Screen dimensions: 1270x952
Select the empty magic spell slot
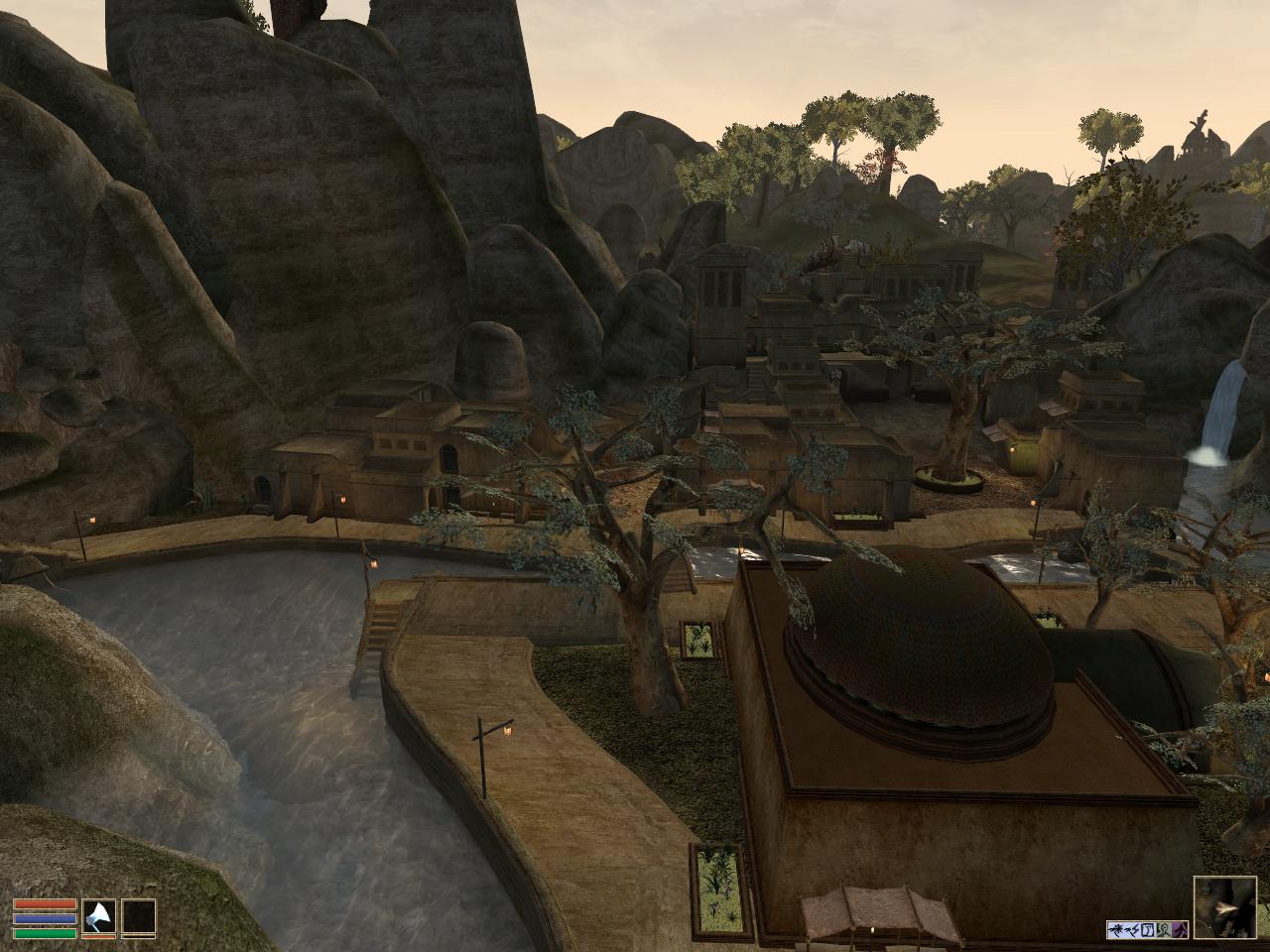coord(139,916)
